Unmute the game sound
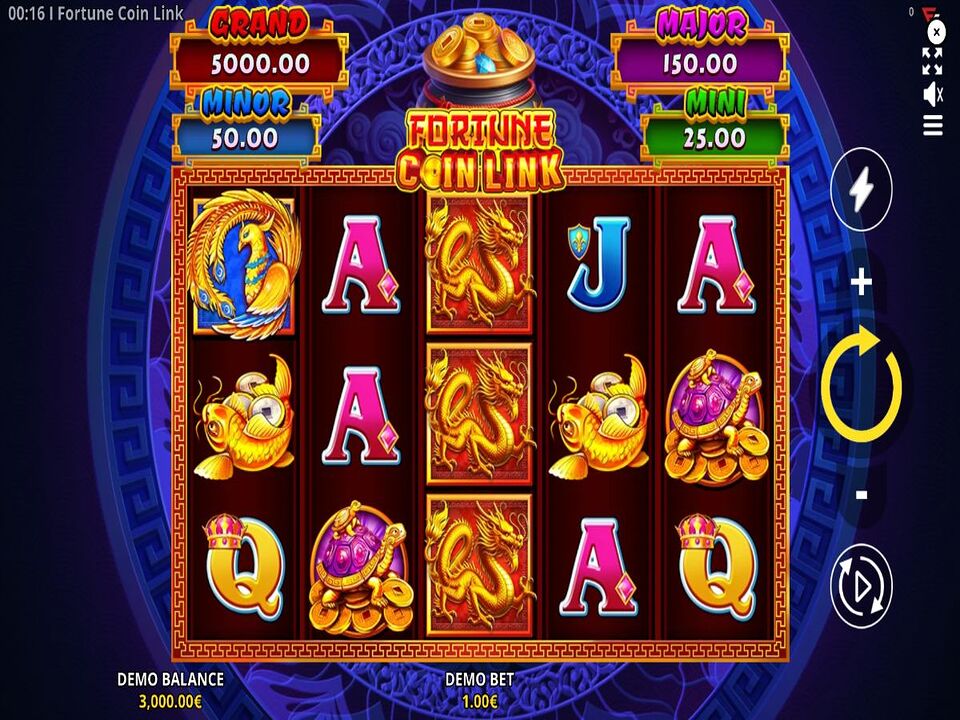The image size is (960, 720). 933,94
